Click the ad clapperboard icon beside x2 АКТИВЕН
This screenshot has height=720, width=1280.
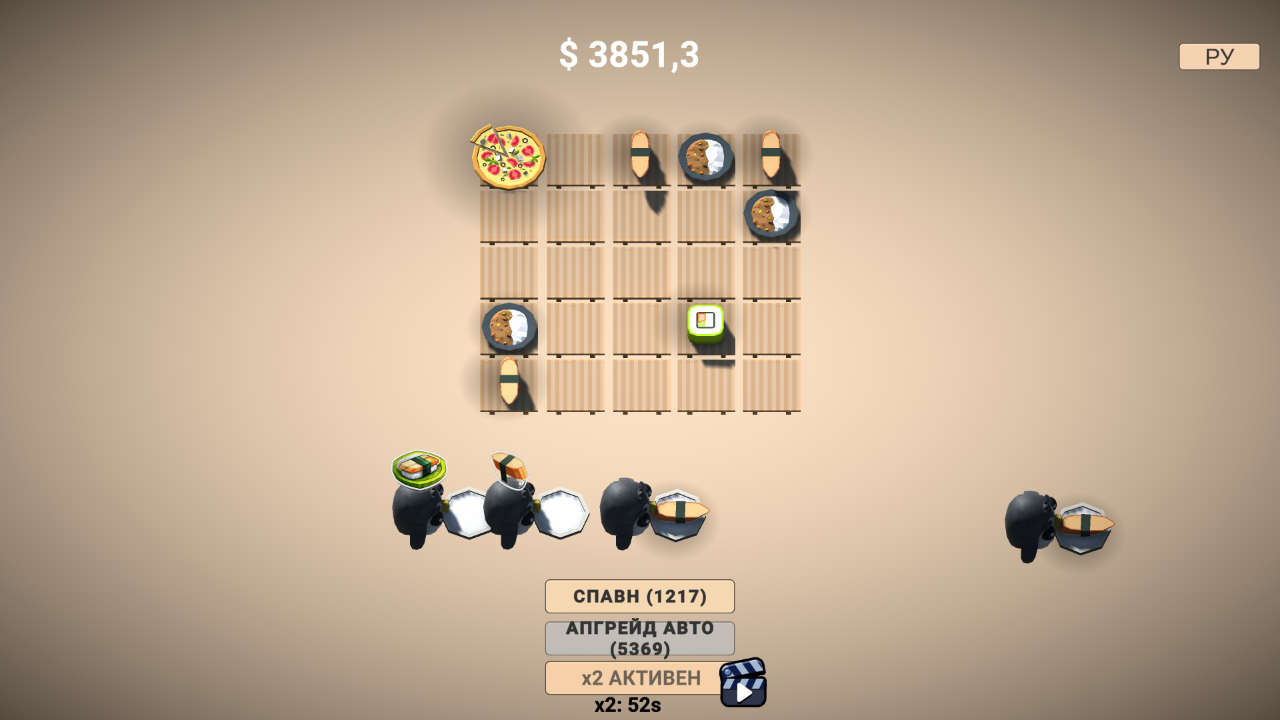(x=741, y=683)
